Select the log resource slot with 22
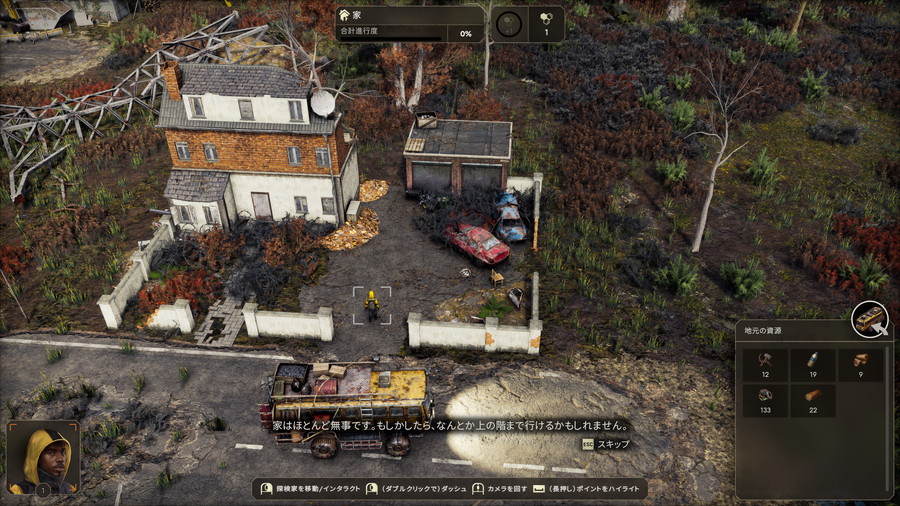The width and height of the screenshot is (900, 506). (x=813, y=401)
